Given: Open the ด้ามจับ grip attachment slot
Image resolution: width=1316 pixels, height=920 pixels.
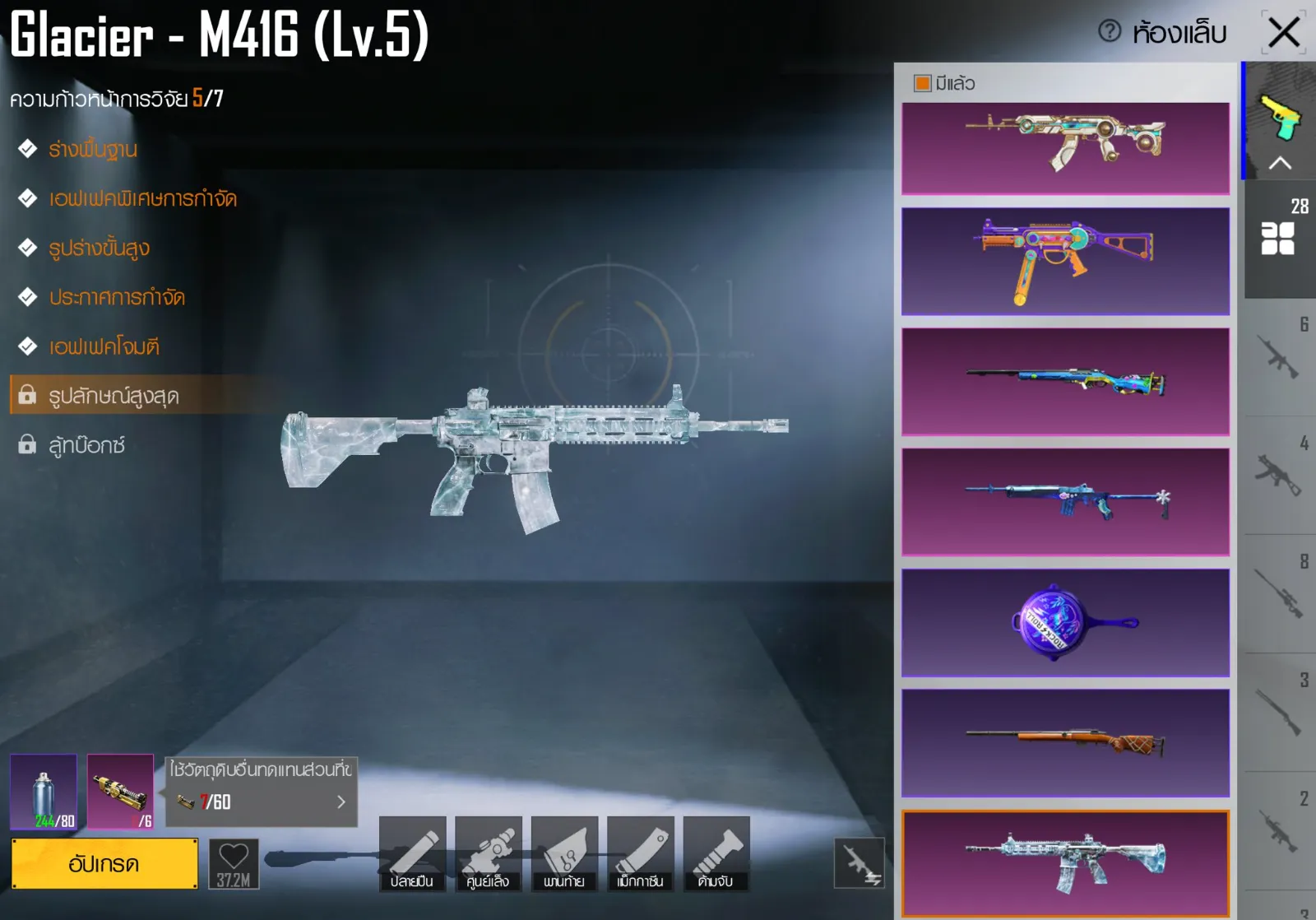Looking at the screenshot, I should click(716, 854).
